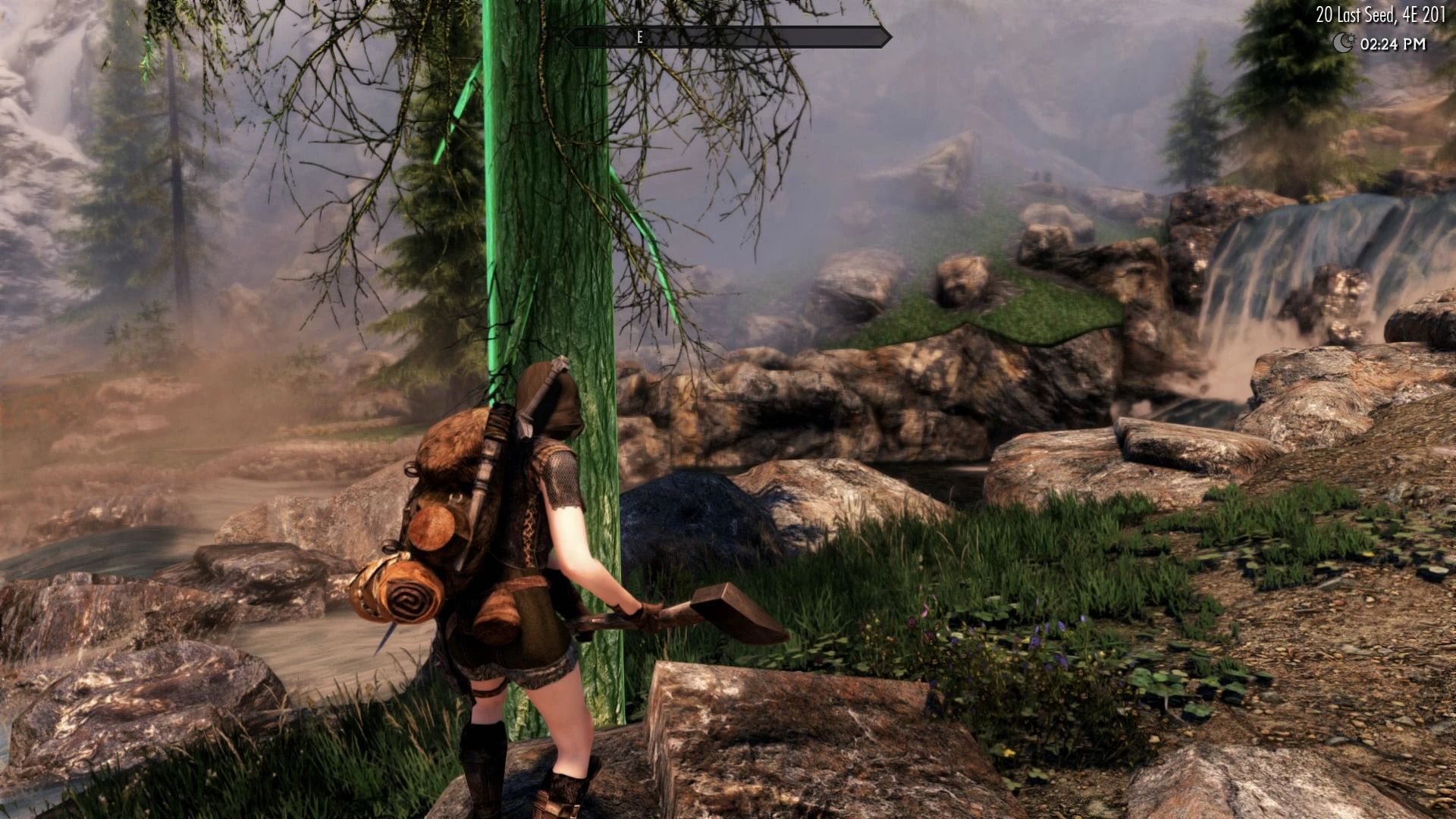Toggle the E compass direction marker
1456x819 pixels.
pyautogui.click(x=641, y=35)
